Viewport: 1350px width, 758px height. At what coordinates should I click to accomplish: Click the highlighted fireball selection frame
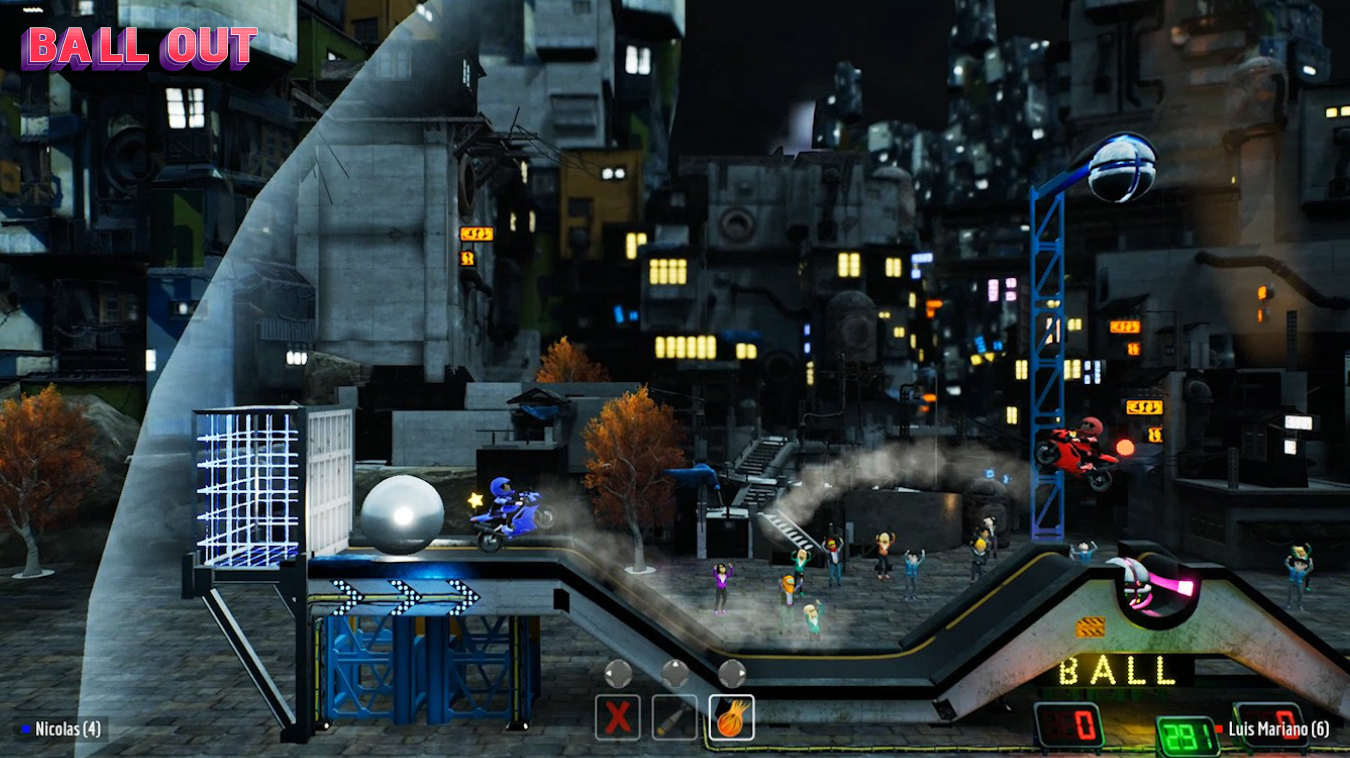731,717
